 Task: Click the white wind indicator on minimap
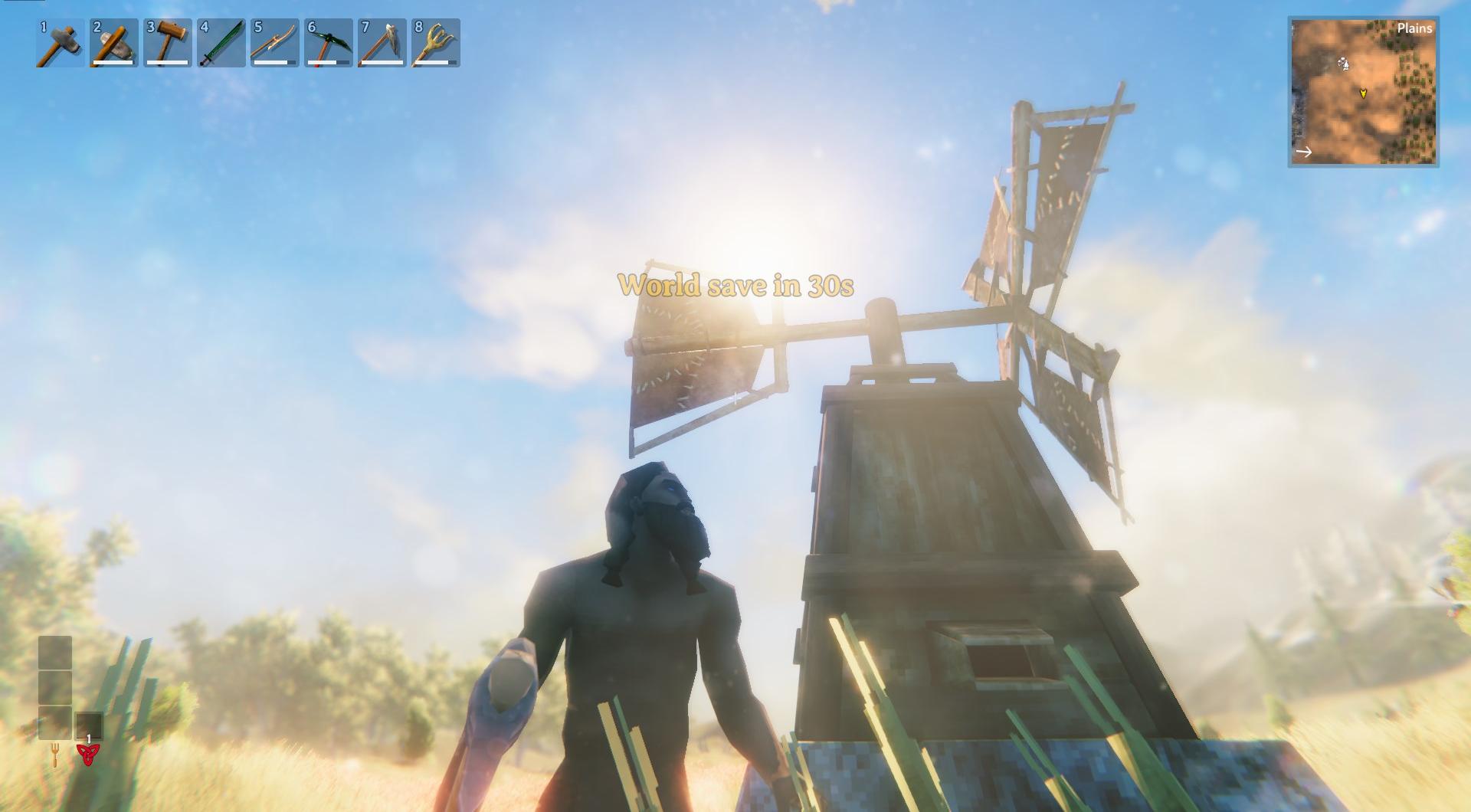point(1342,64)
